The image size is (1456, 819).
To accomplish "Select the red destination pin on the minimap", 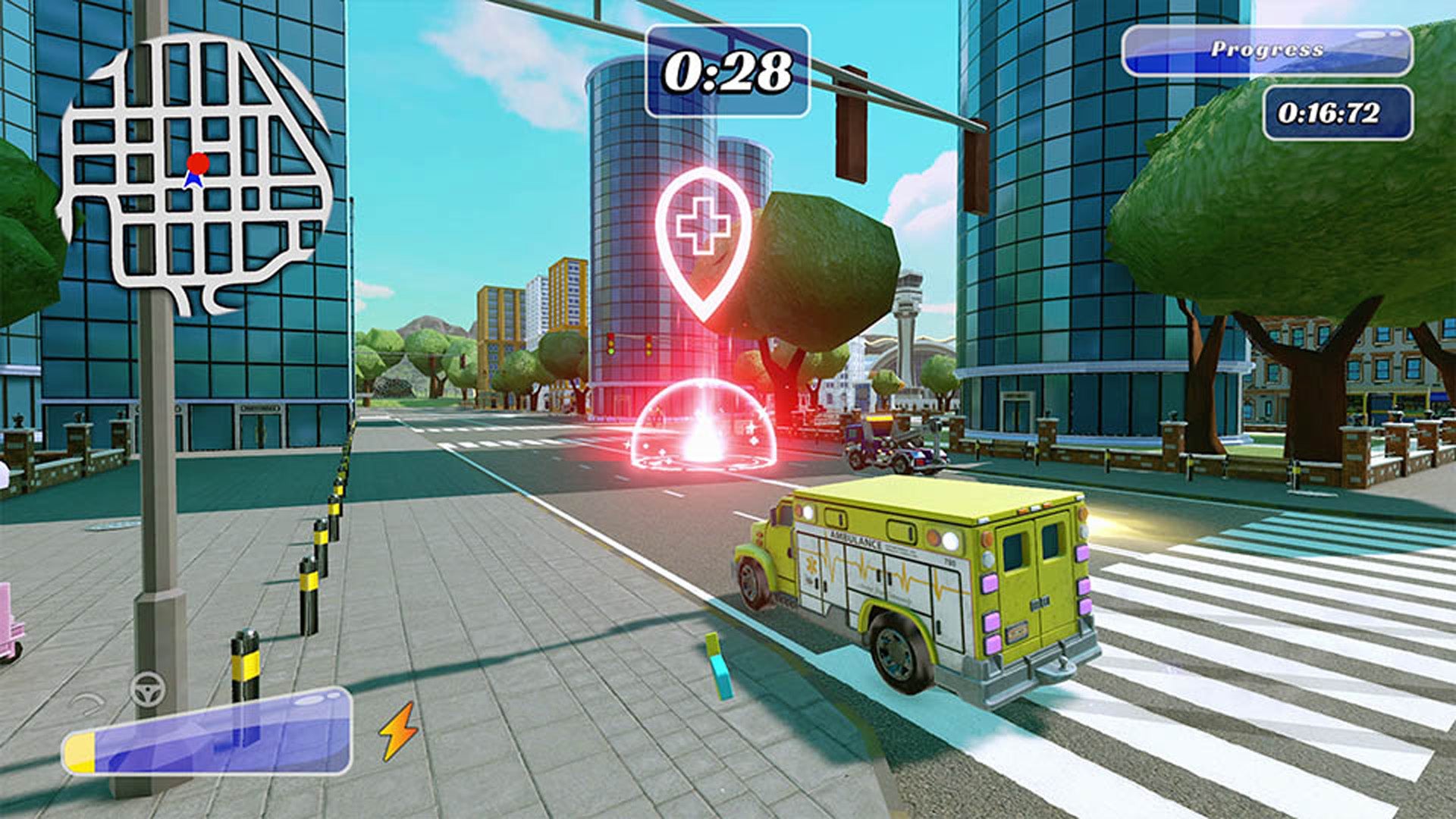I will point(199,162).
